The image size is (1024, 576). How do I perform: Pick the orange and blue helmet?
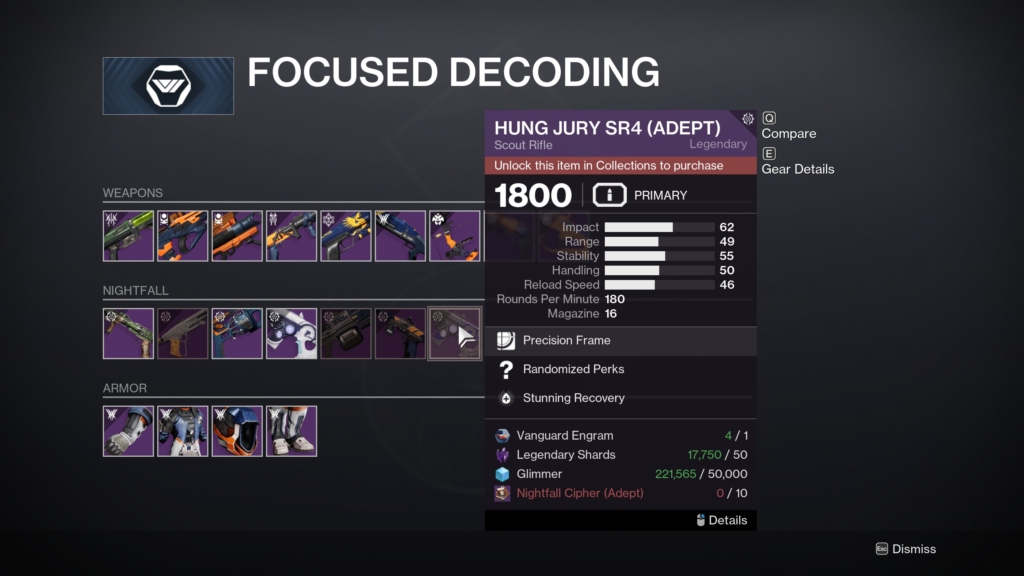pos(237,431)
